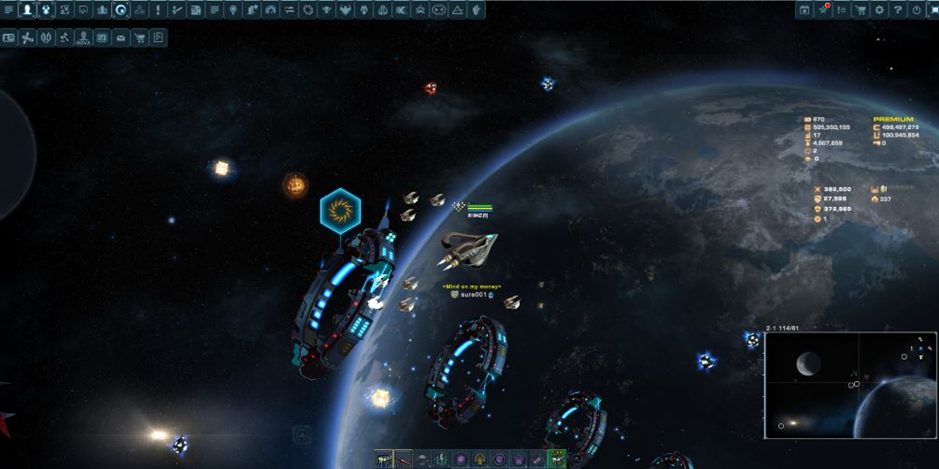This screenshot has height=469, width=939.
Task: Select the green highlighted hotbar slot
Action: tap(557, 459)
